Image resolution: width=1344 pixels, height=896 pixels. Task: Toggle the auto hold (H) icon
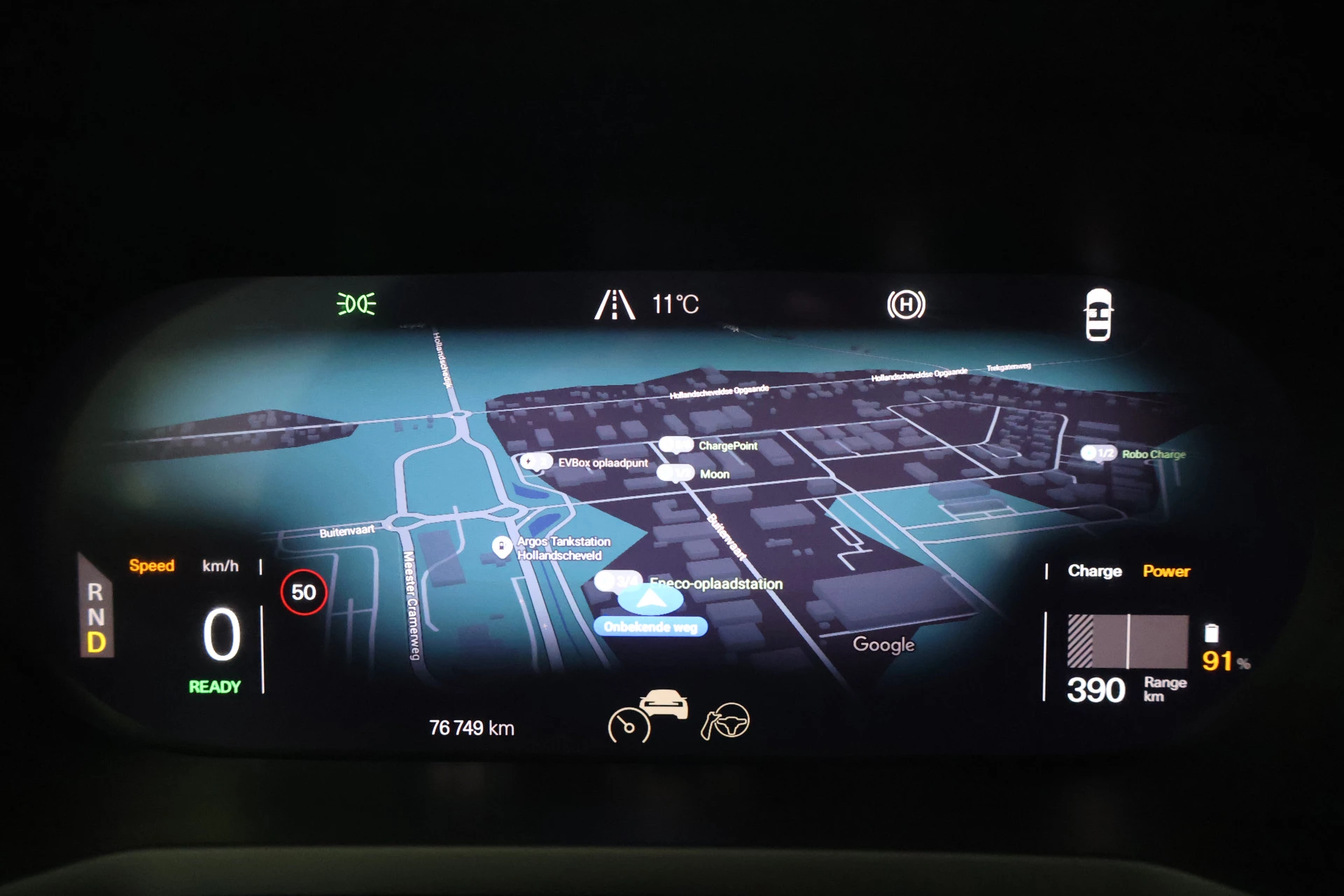click(x=906, y=304)
